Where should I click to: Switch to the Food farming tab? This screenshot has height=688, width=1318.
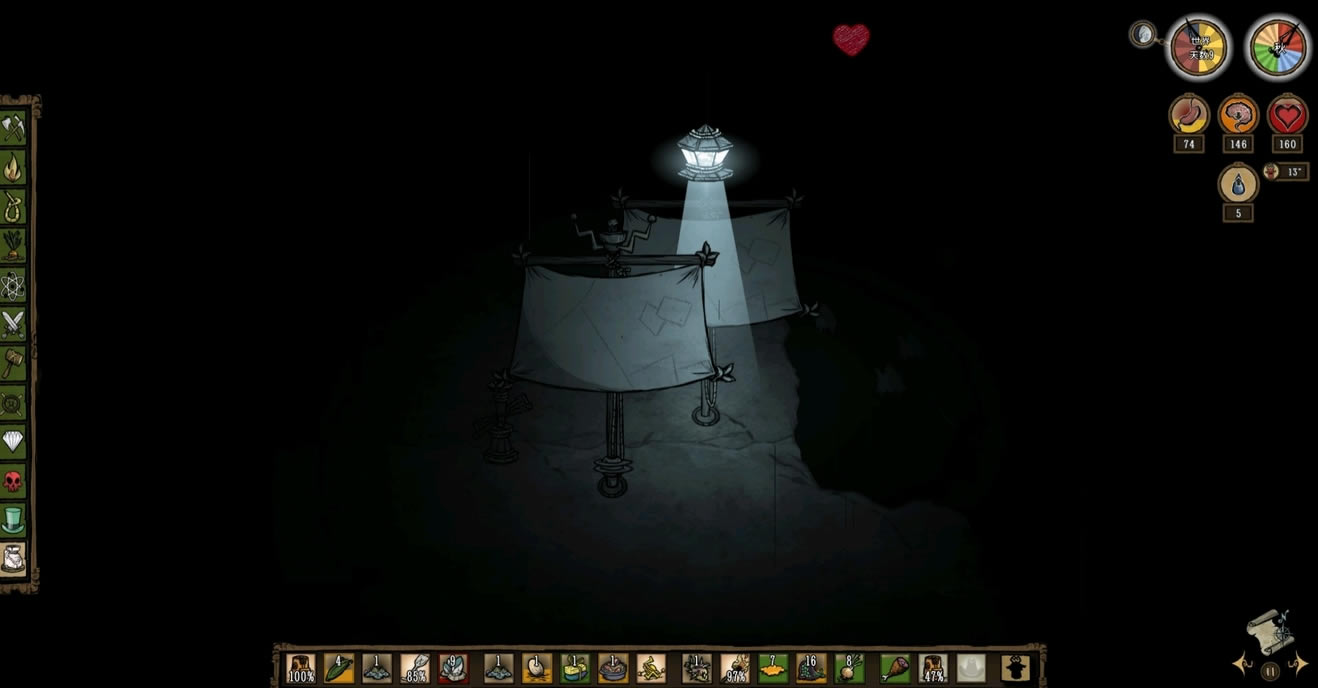click(13, 245)
